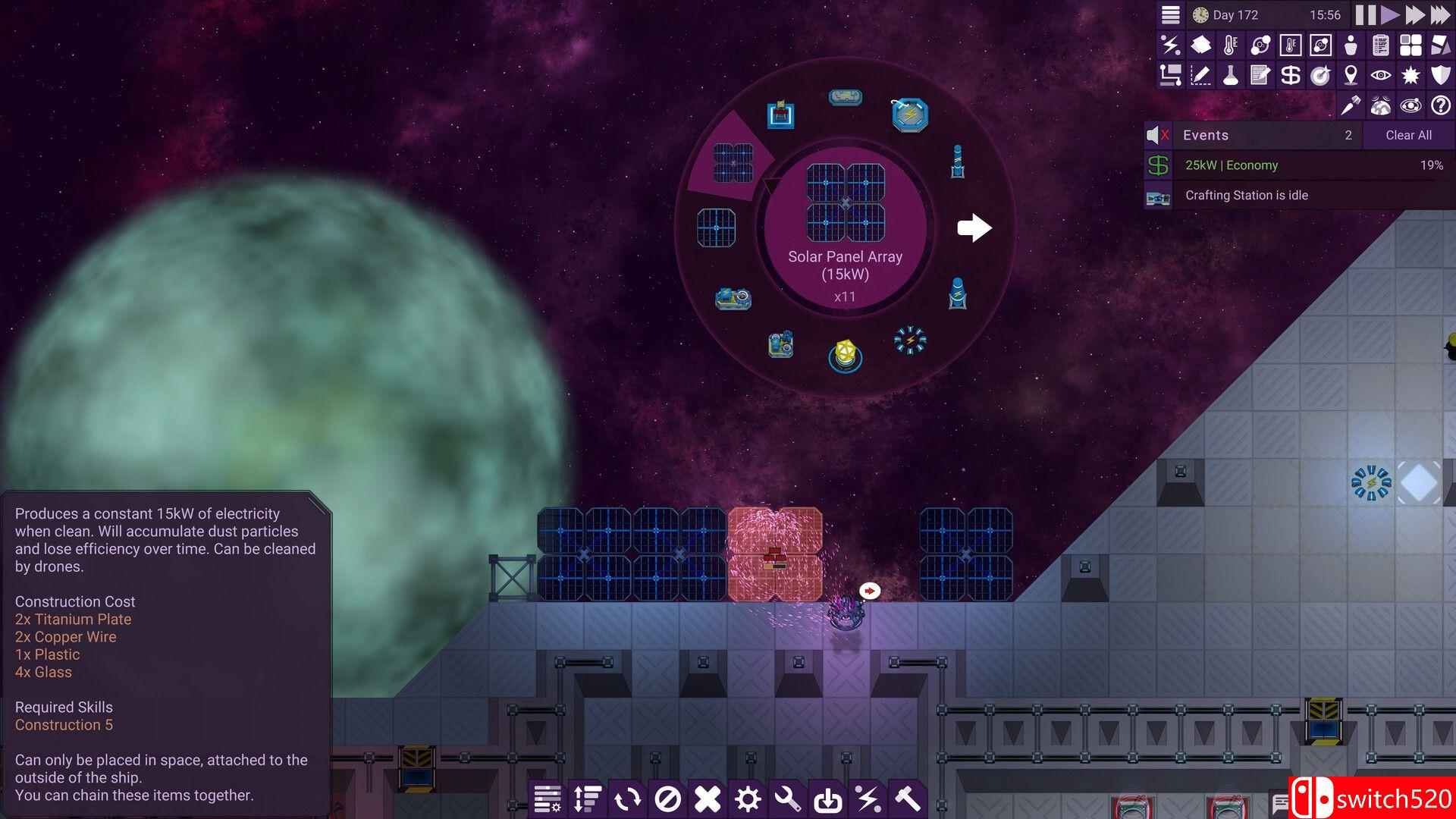Select the rotate tool in bottom toolbar

(x=627, y=799)
